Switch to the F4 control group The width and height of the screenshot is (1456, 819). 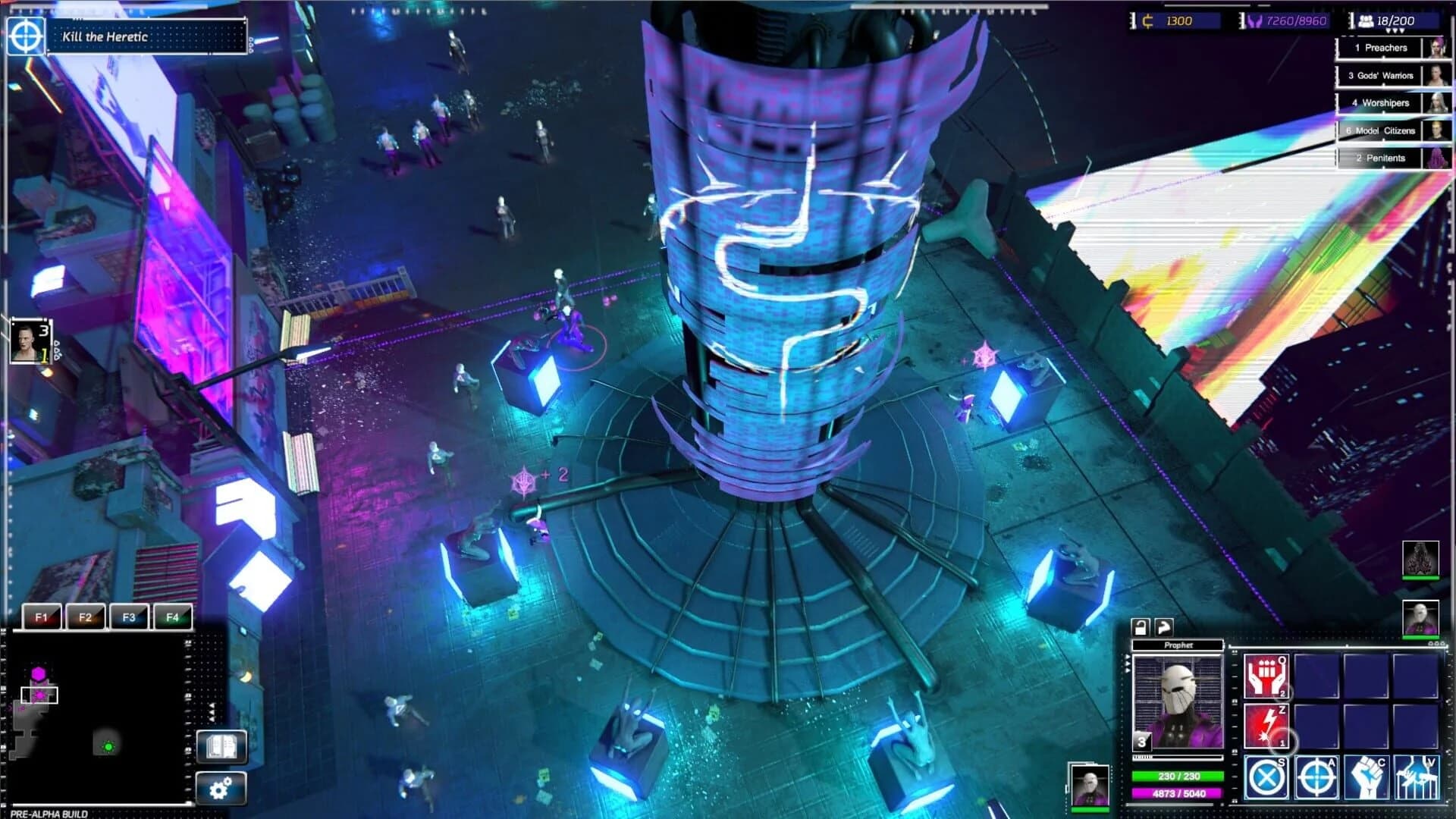pyautogui.click(x=173, y=617)
